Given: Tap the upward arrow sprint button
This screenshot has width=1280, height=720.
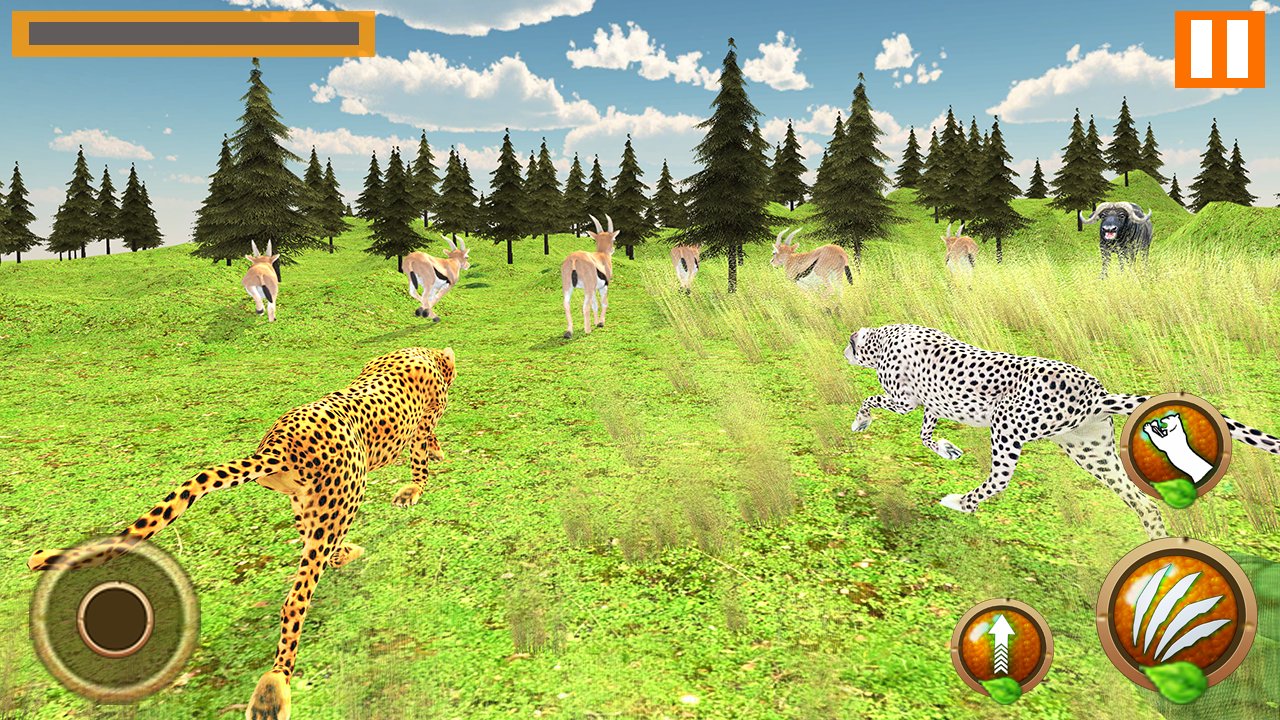Looking at the screenshot, I should (1001, 645).
